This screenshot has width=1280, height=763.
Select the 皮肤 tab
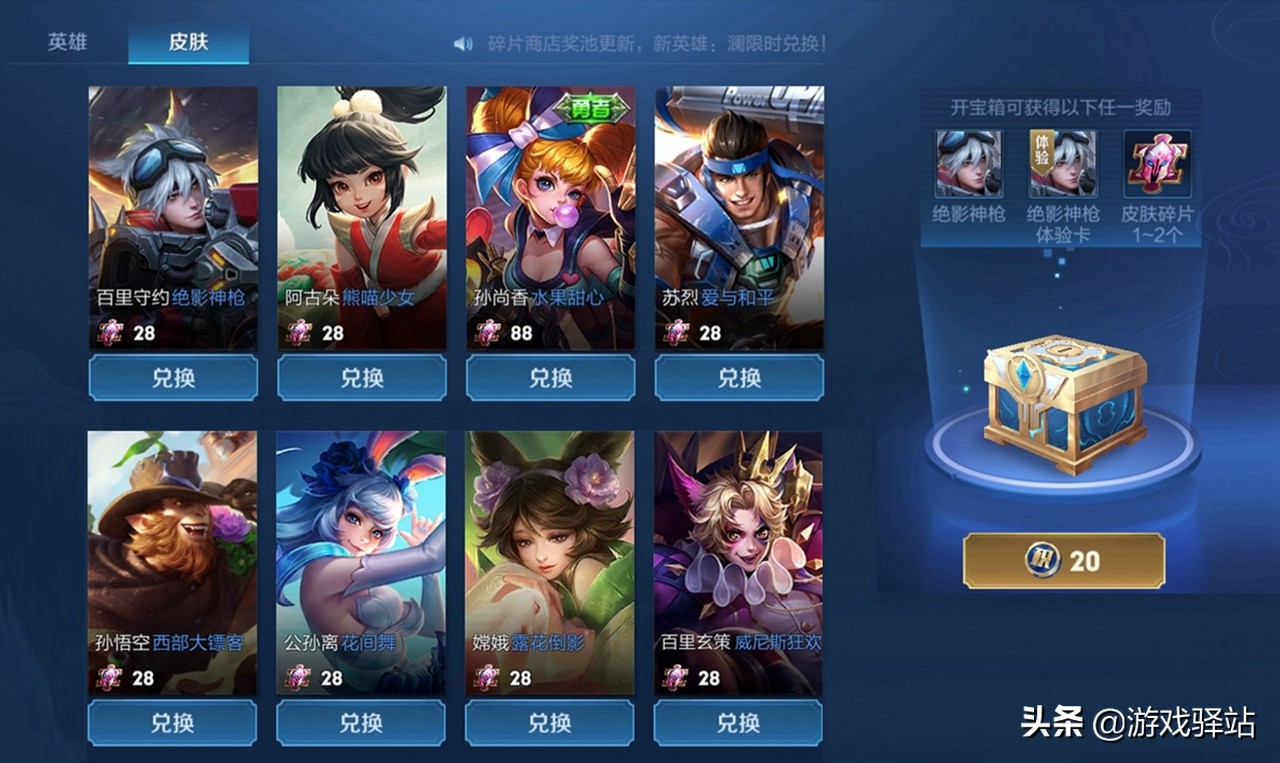point(188,44)
